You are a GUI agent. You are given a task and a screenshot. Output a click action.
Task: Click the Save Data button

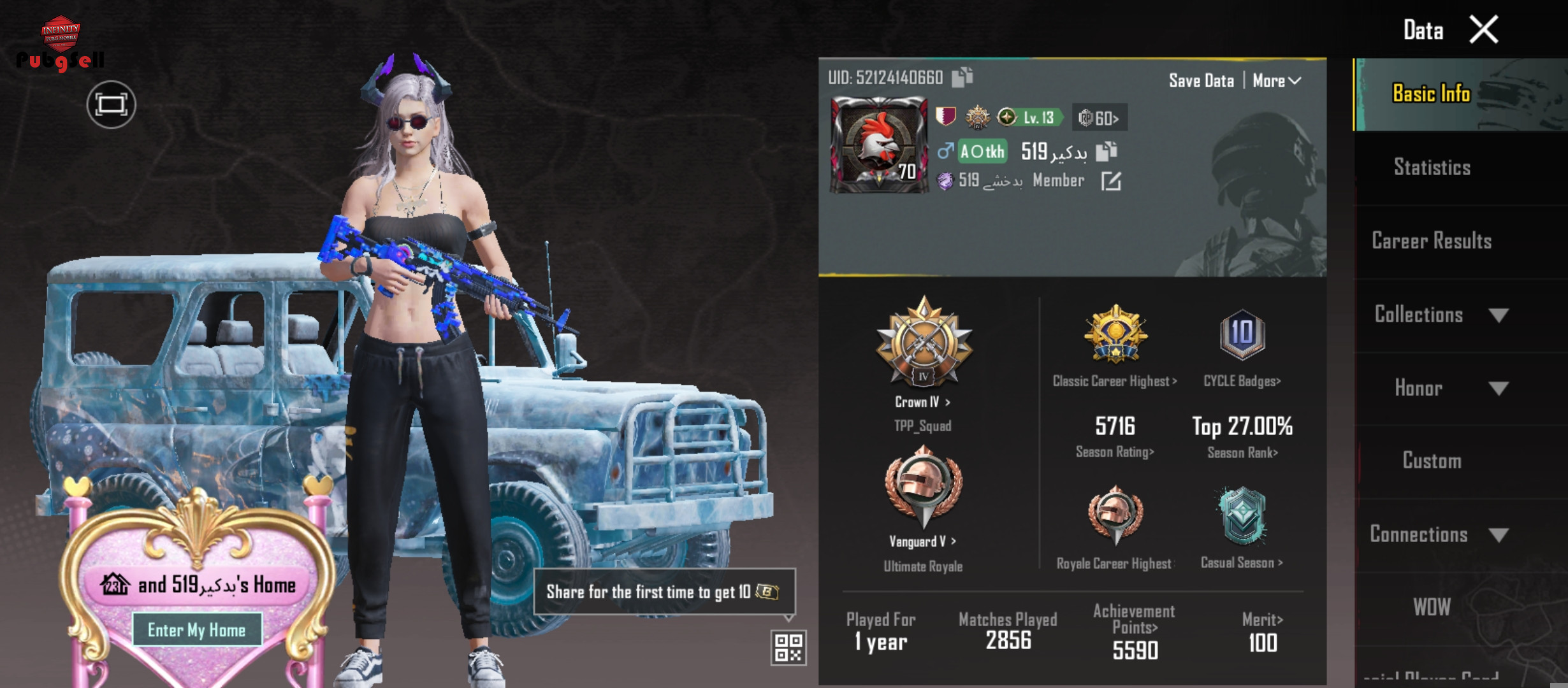pyautogui.click(x=1201, y=81)
